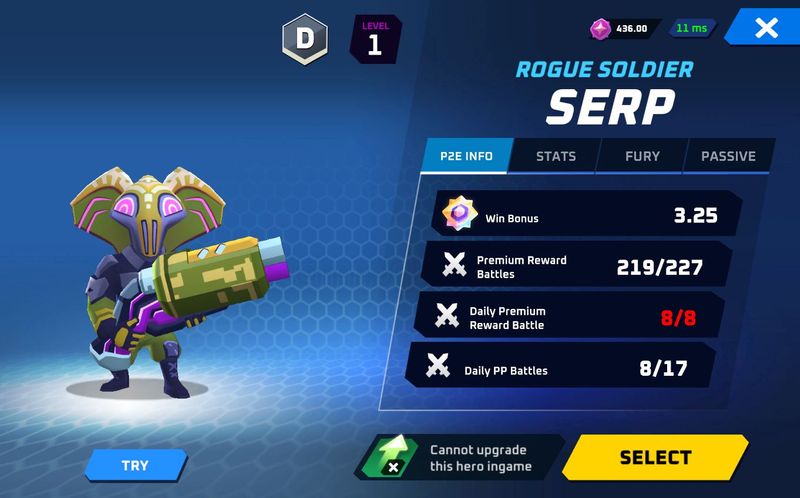800x498 pixels.
Task: Click the Premium Reward Battles row
Action: tap(579, 266)
